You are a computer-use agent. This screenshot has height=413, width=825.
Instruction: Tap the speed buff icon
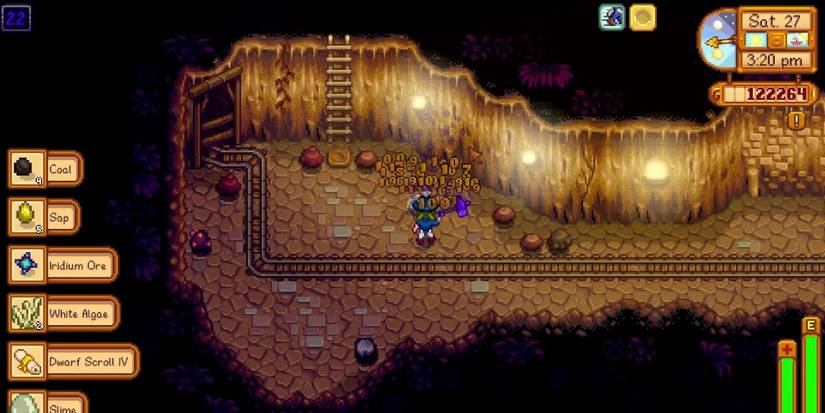(612, 17)
